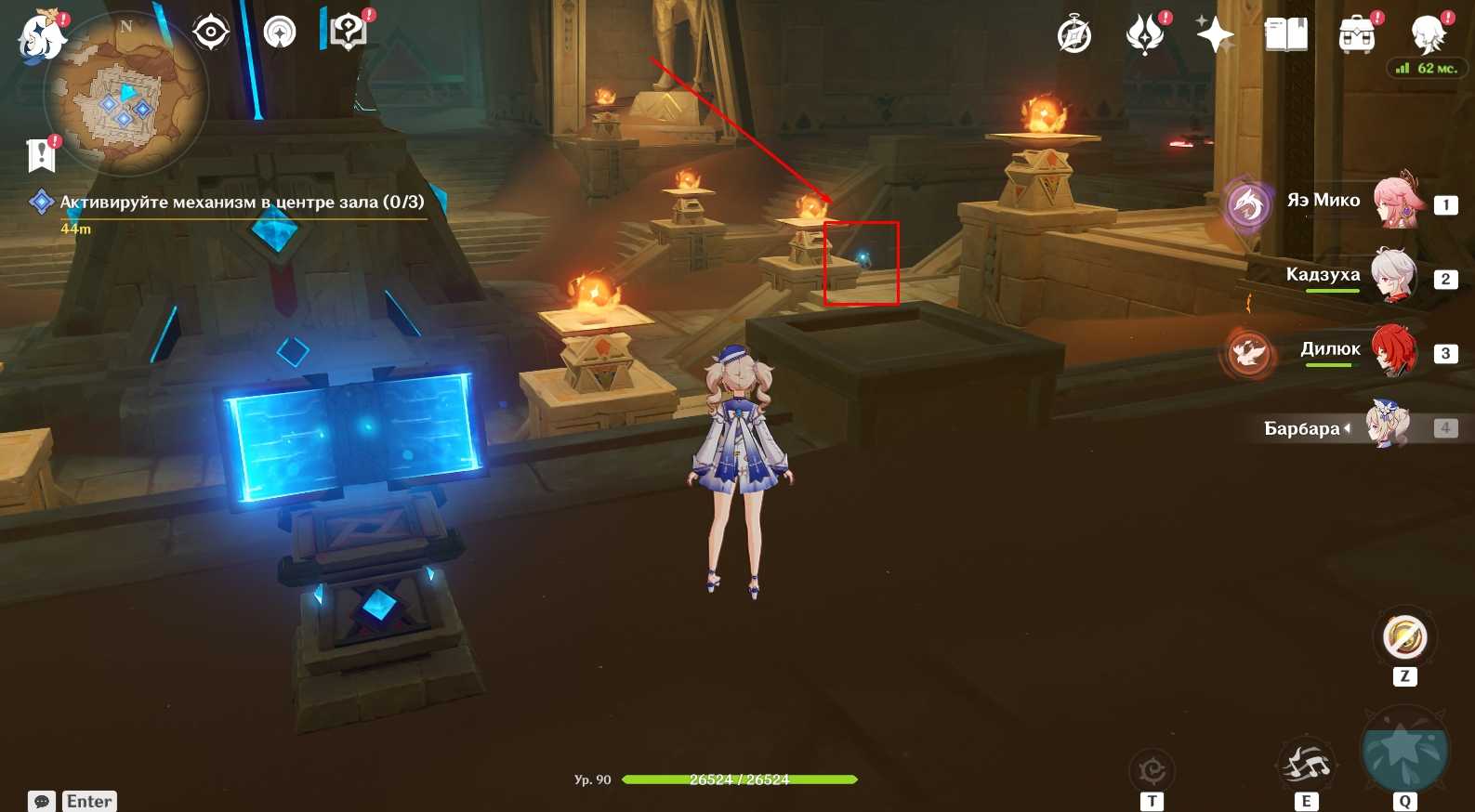Open the battle pass icon
The image size is (1475, 812).
point(1145,35)
